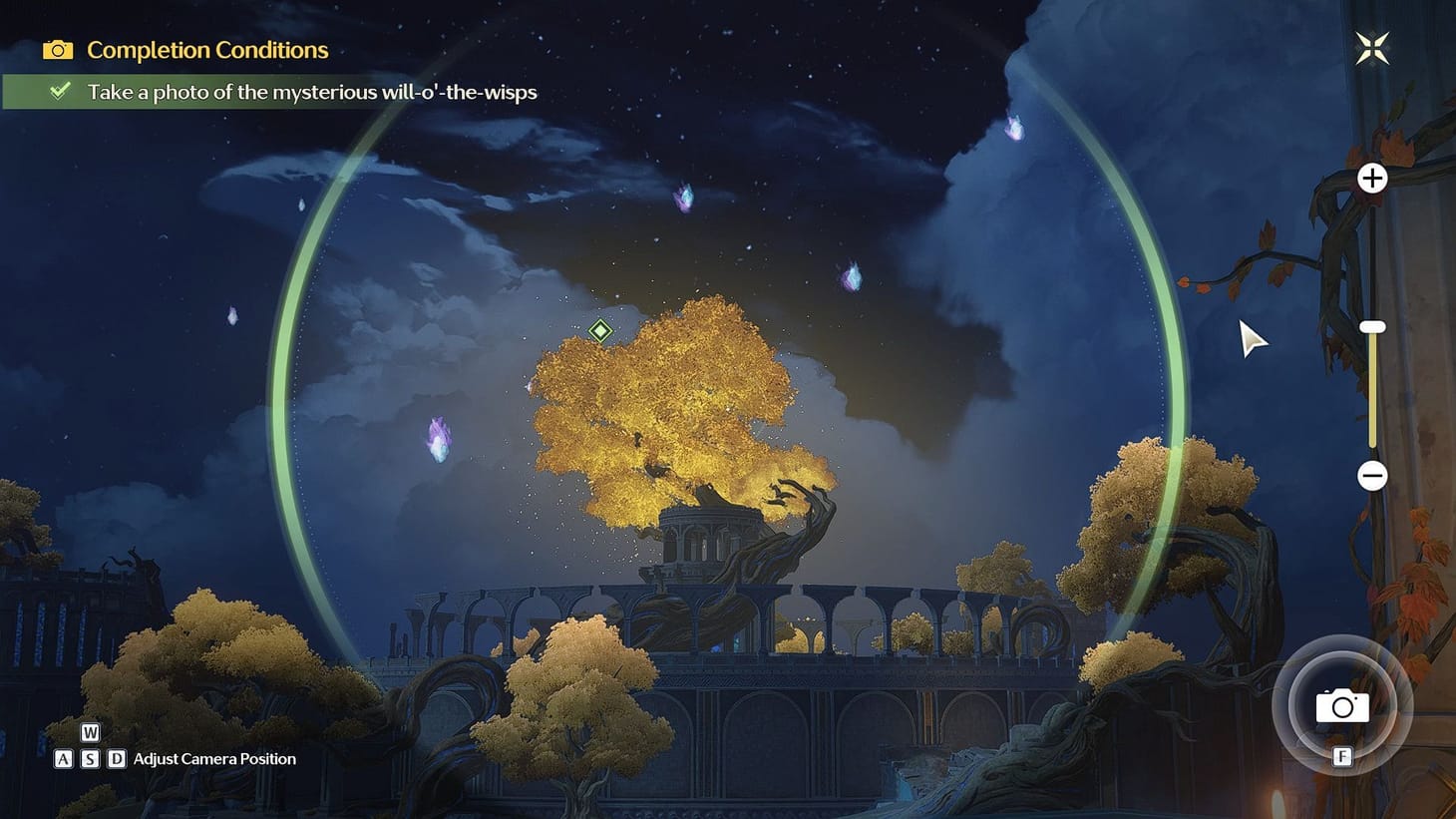1456x819 pixels.
Task: Click the green diamond quest marker above the tree
Action: [x=599, y=330]
